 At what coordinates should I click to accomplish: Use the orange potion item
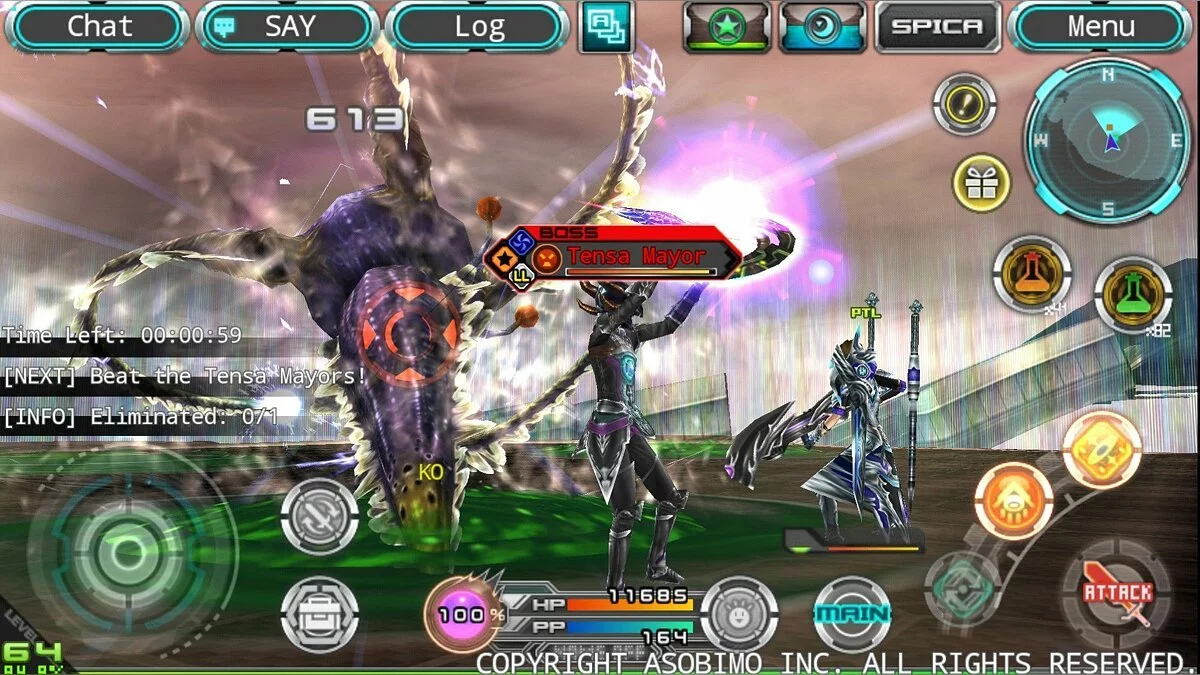[x=1032, y=273]
